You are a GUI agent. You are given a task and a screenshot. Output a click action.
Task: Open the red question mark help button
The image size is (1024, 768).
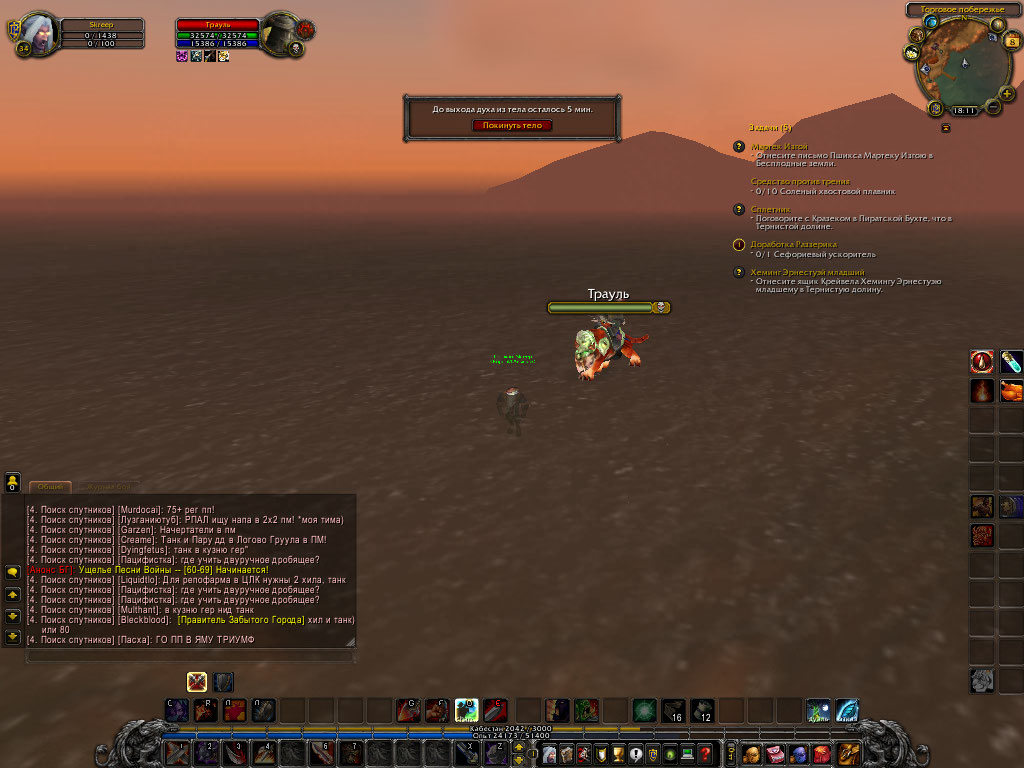(706, 754)
